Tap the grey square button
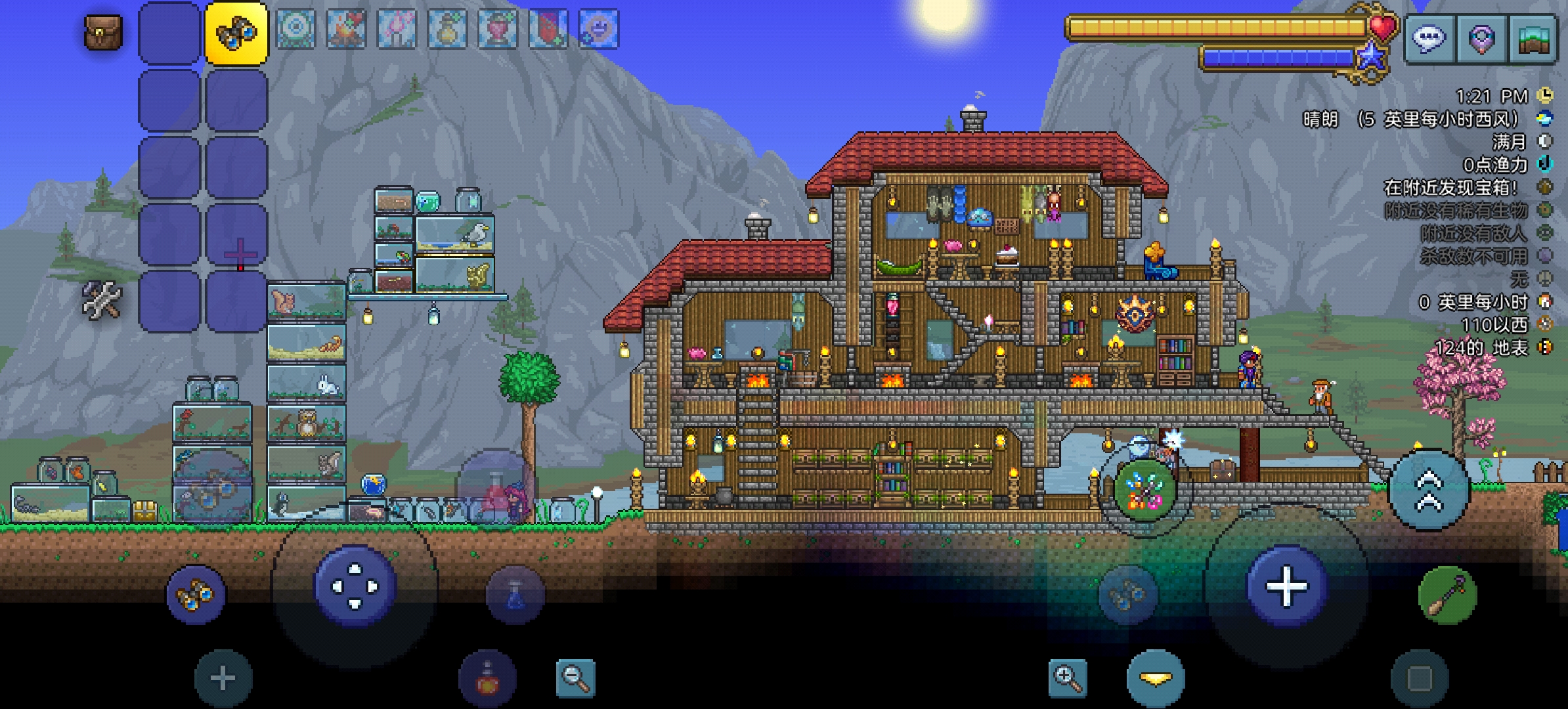The width and height of the screenshot is (1568, 709). [x=1420, y=679]
